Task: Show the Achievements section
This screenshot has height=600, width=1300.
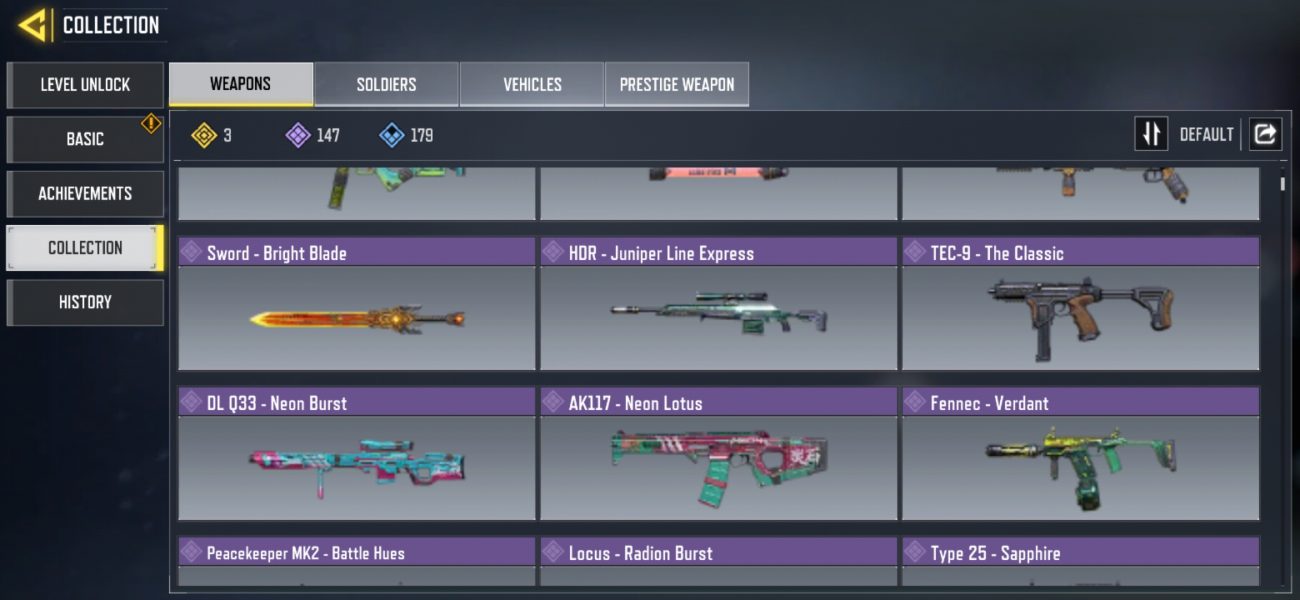Action: (x=85, y=193)
